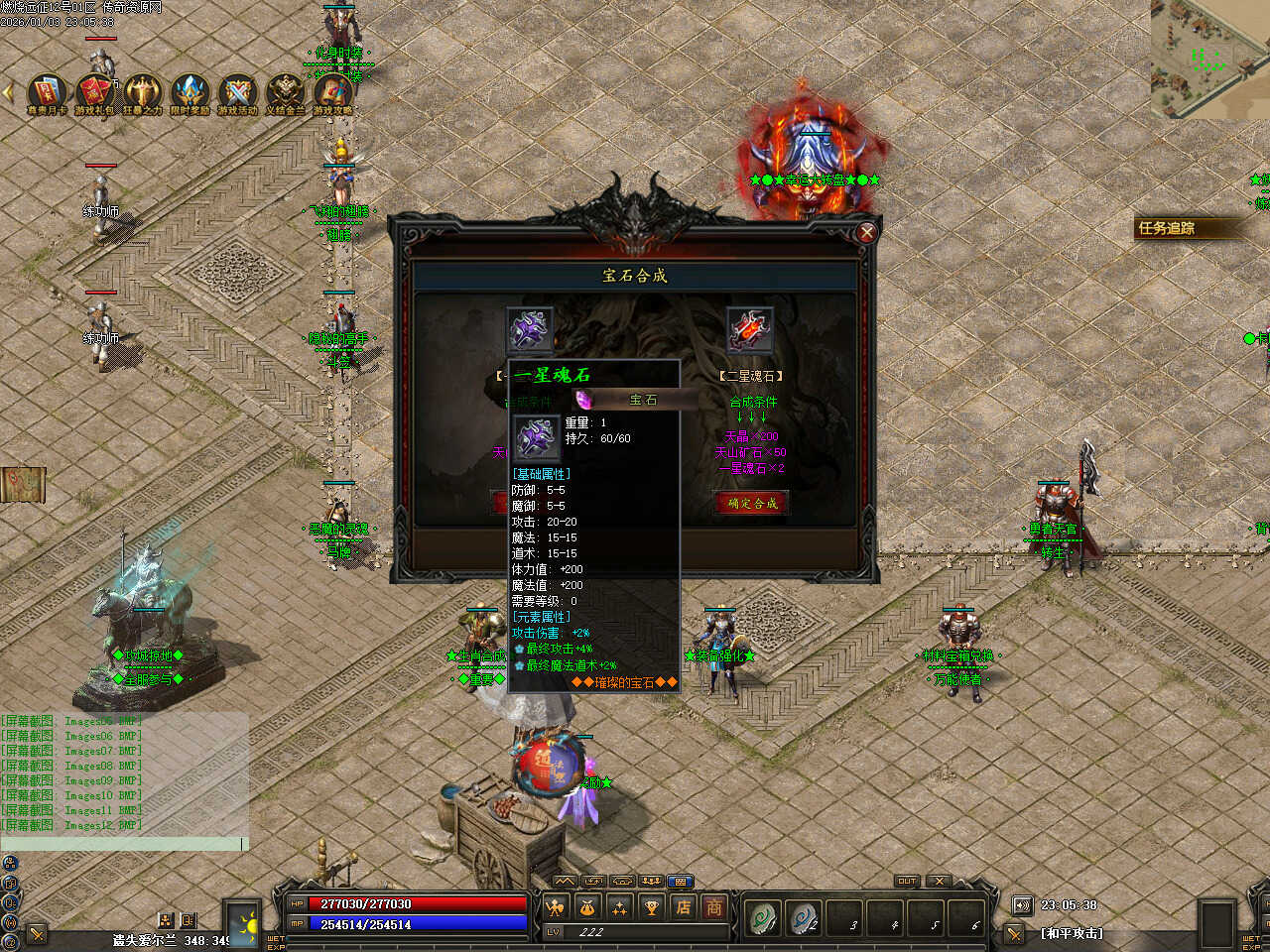Confirm synthesis of the 二星魂石
The image size is (1270, 952).
click(x=752, y=503)
